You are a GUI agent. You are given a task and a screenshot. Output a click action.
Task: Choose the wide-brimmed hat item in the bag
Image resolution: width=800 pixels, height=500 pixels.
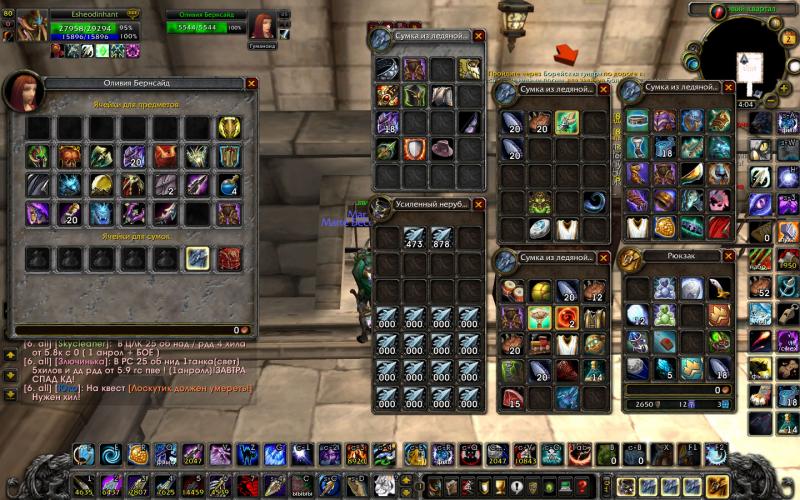click(441, 150)
